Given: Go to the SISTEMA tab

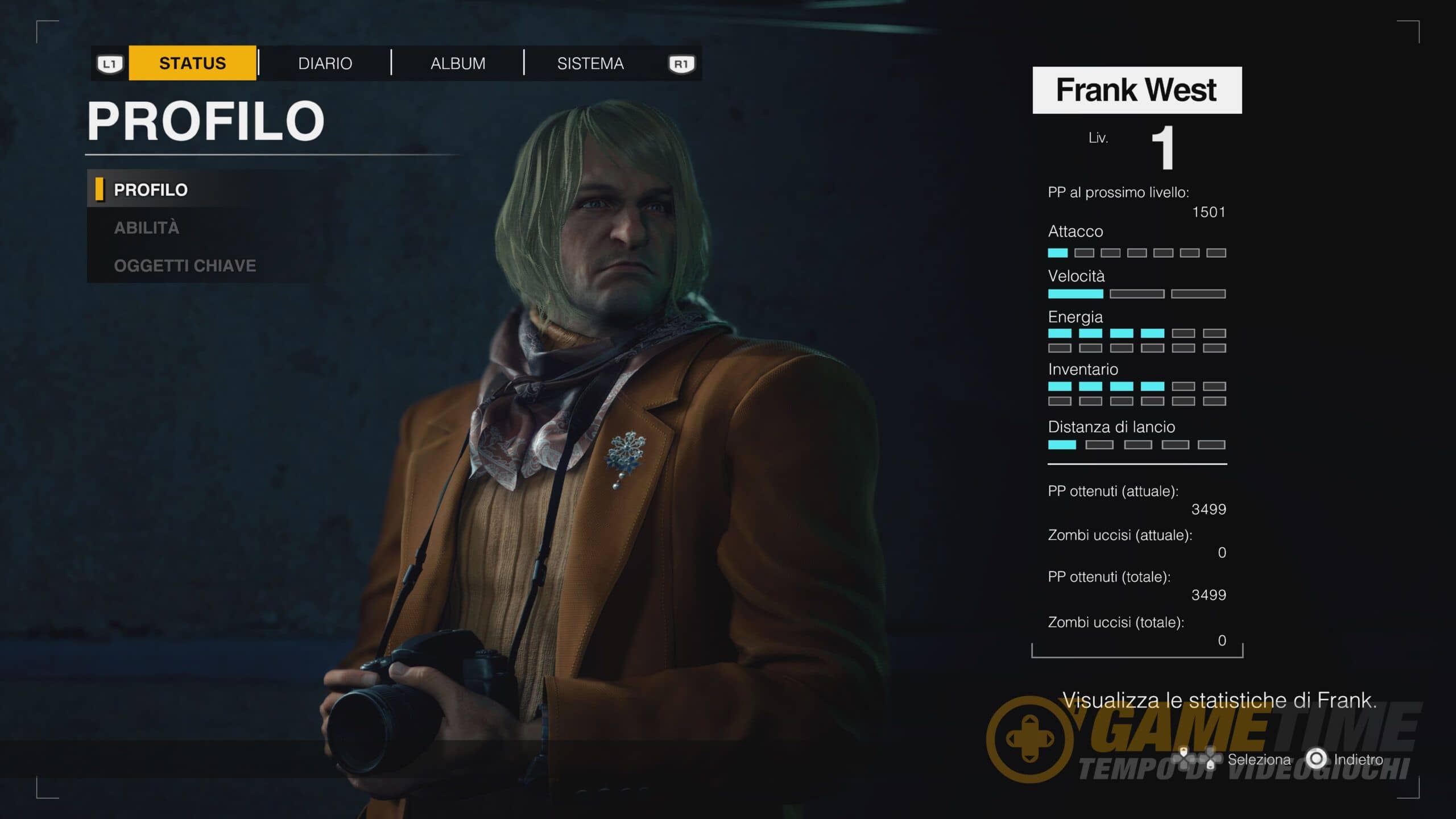Looking at the screenshot, I should [x=590, y=63].
